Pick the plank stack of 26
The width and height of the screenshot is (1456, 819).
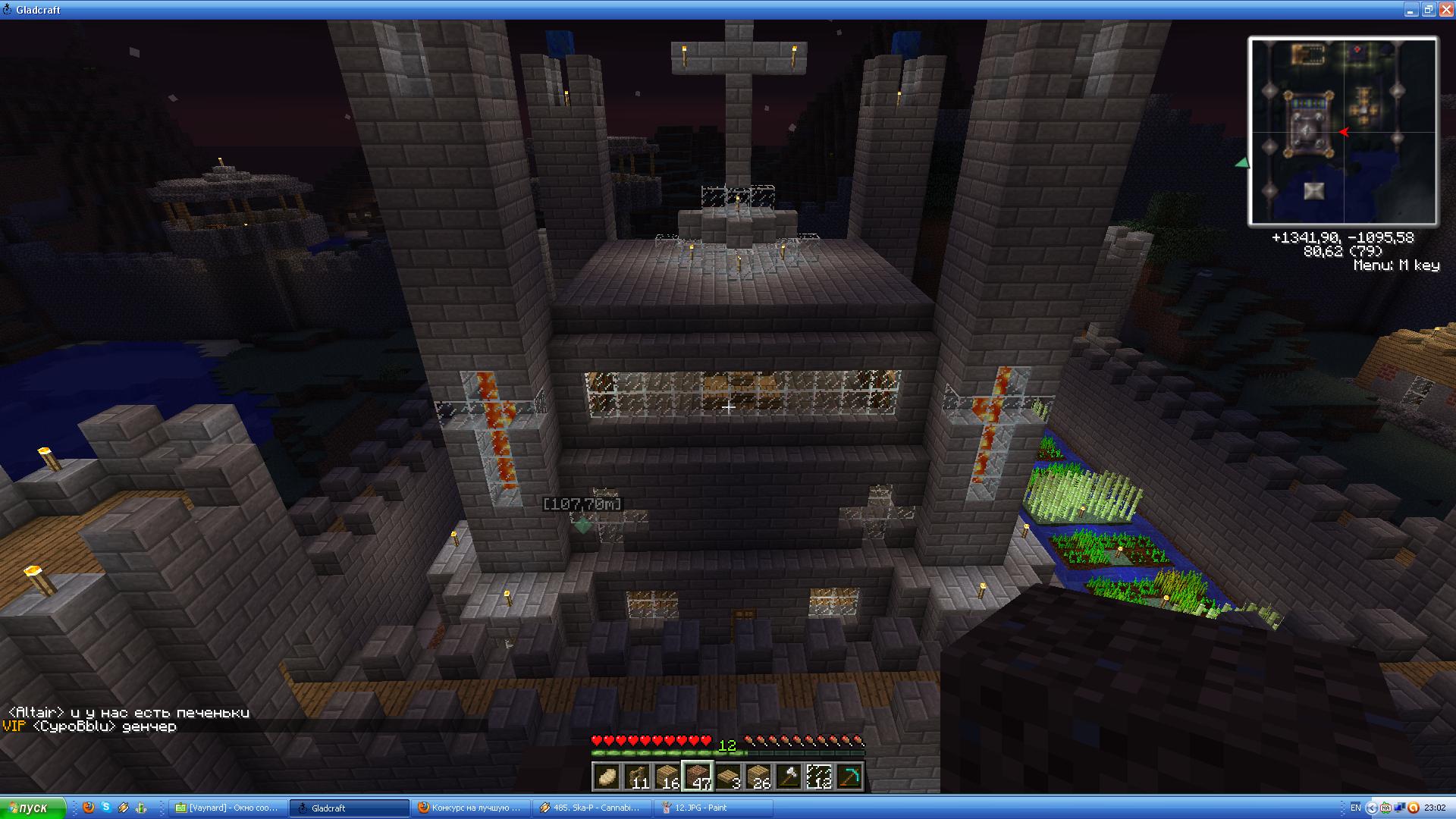758,777
